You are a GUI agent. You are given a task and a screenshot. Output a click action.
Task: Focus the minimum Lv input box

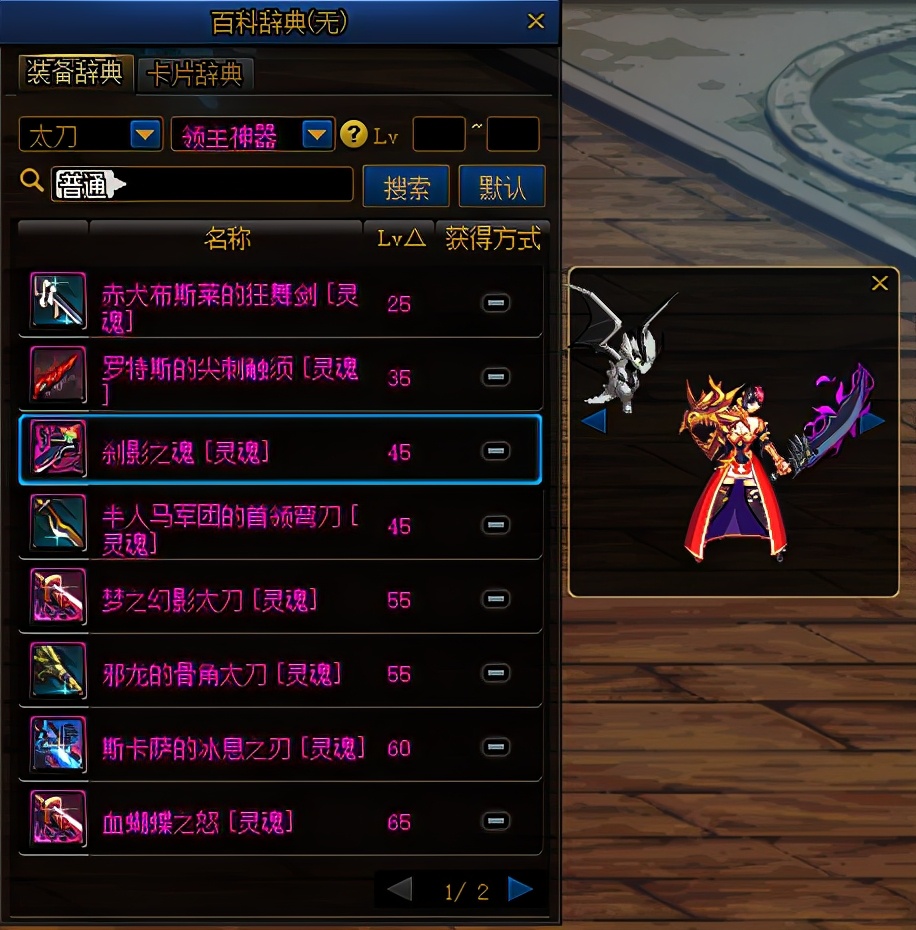point(438,134)
